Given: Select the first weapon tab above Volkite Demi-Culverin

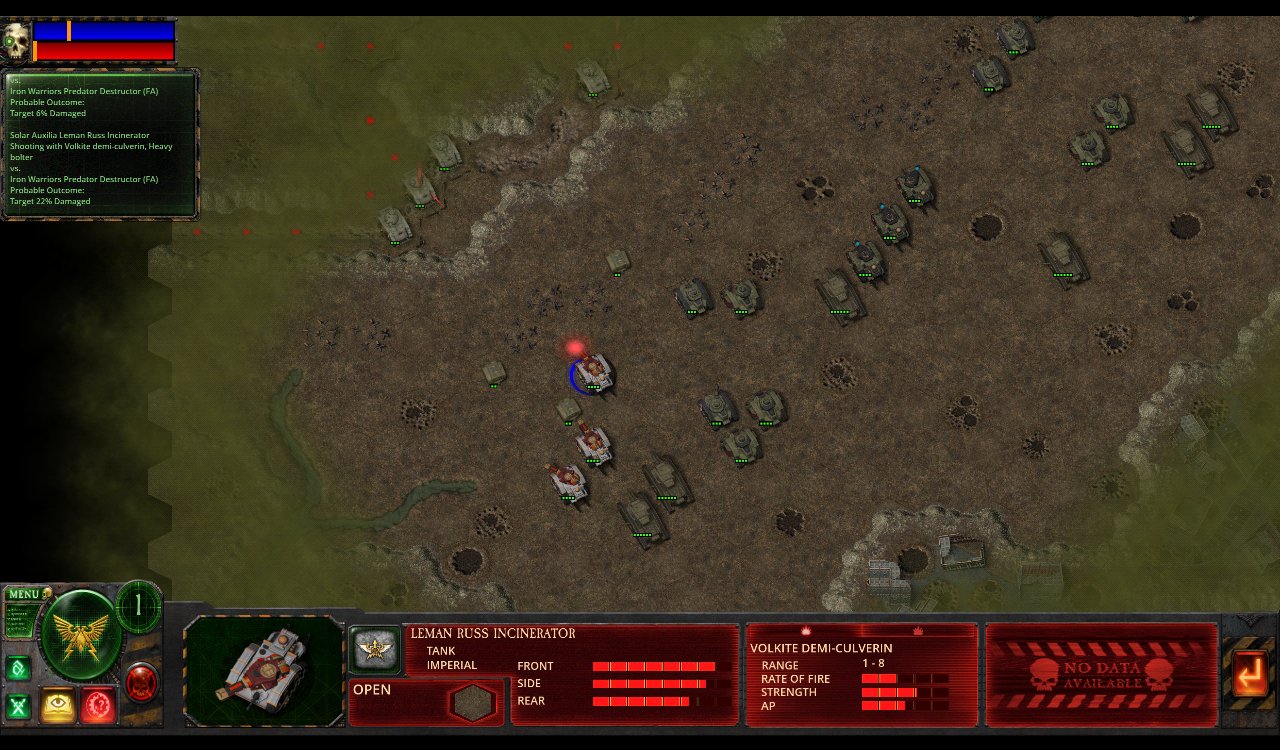Looking at the screenshot, I should [805, 631].
